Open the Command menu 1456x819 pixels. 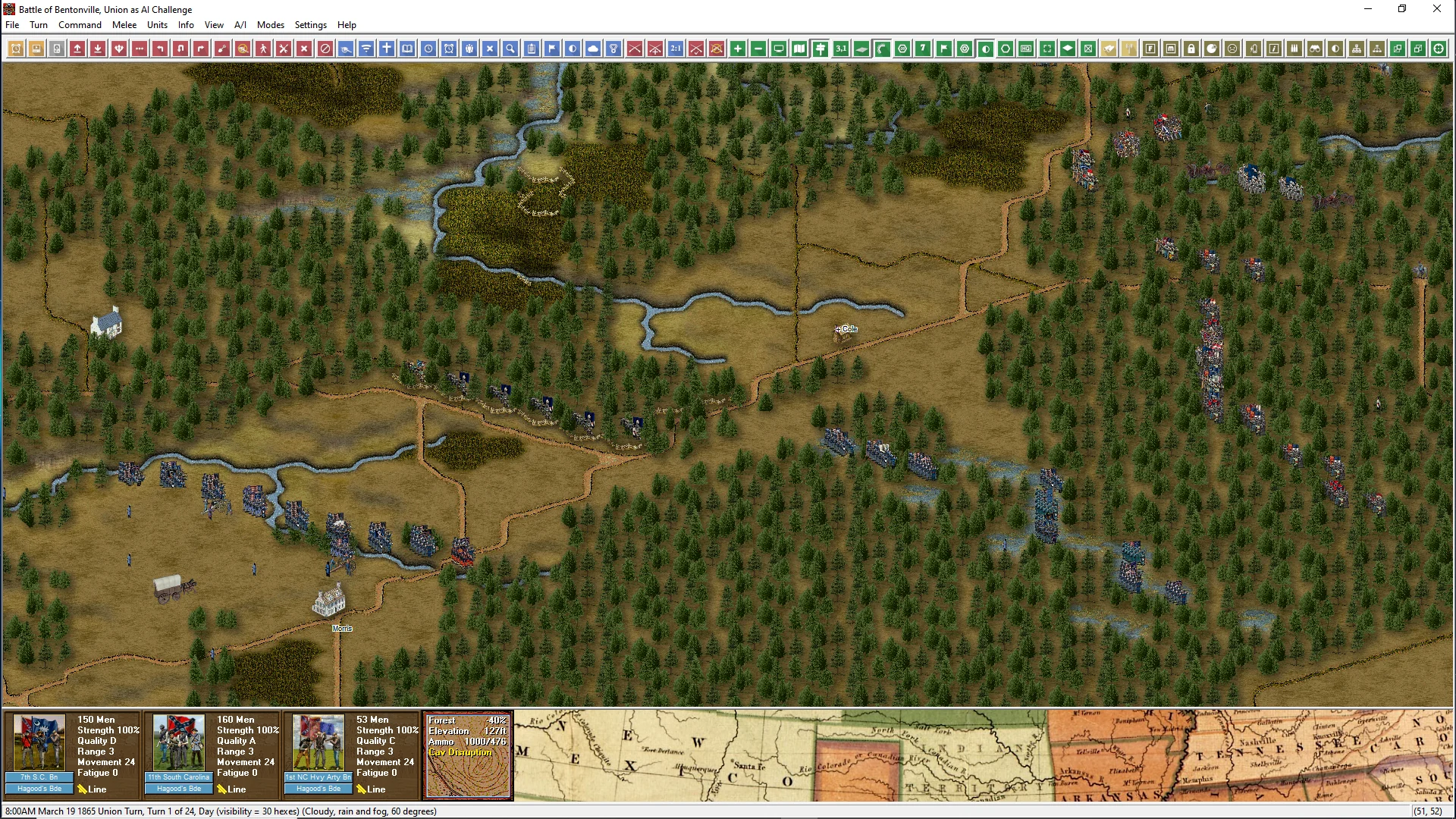(x=80, y=25)
